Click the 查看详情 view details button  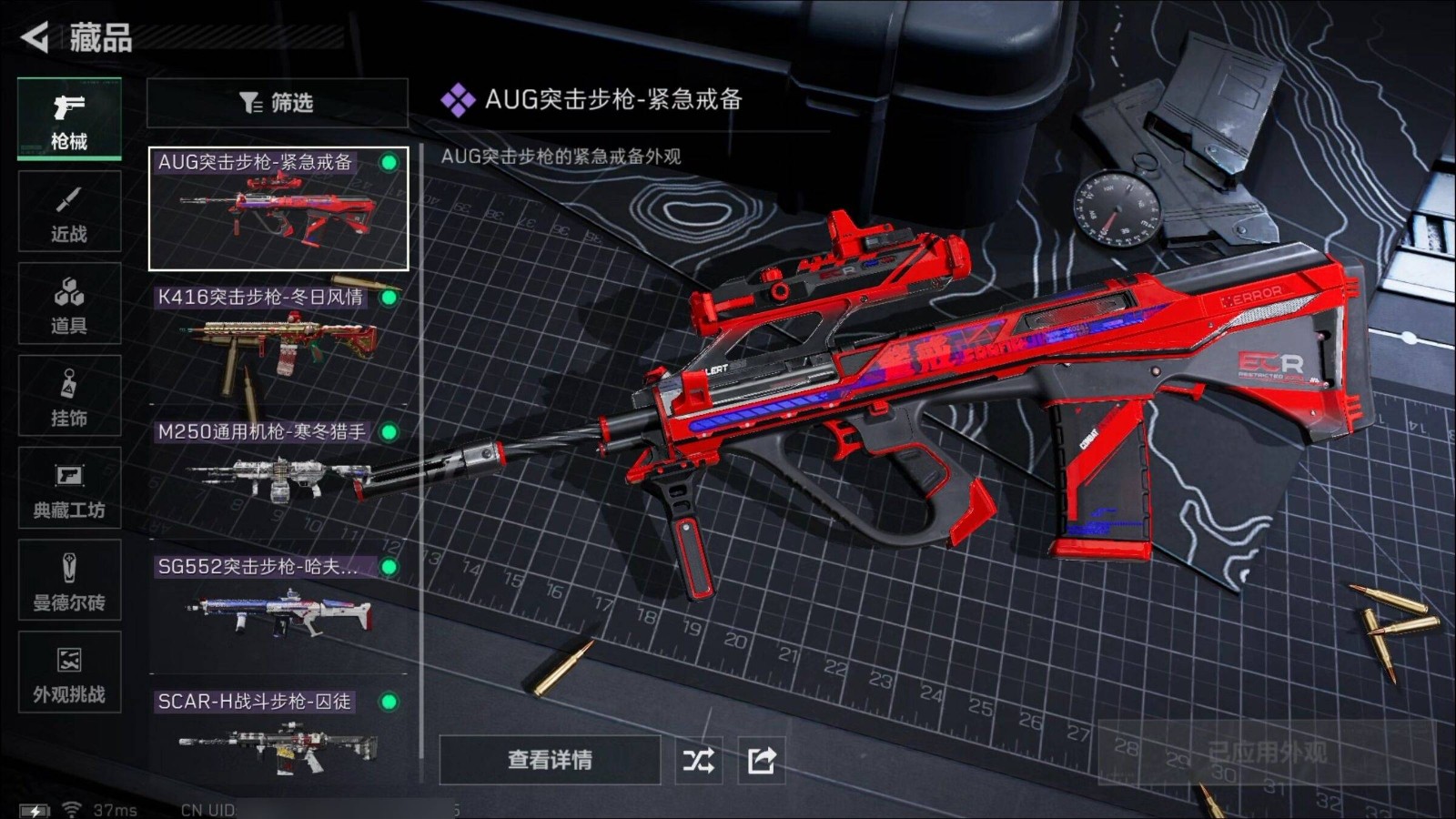[550, 760]
